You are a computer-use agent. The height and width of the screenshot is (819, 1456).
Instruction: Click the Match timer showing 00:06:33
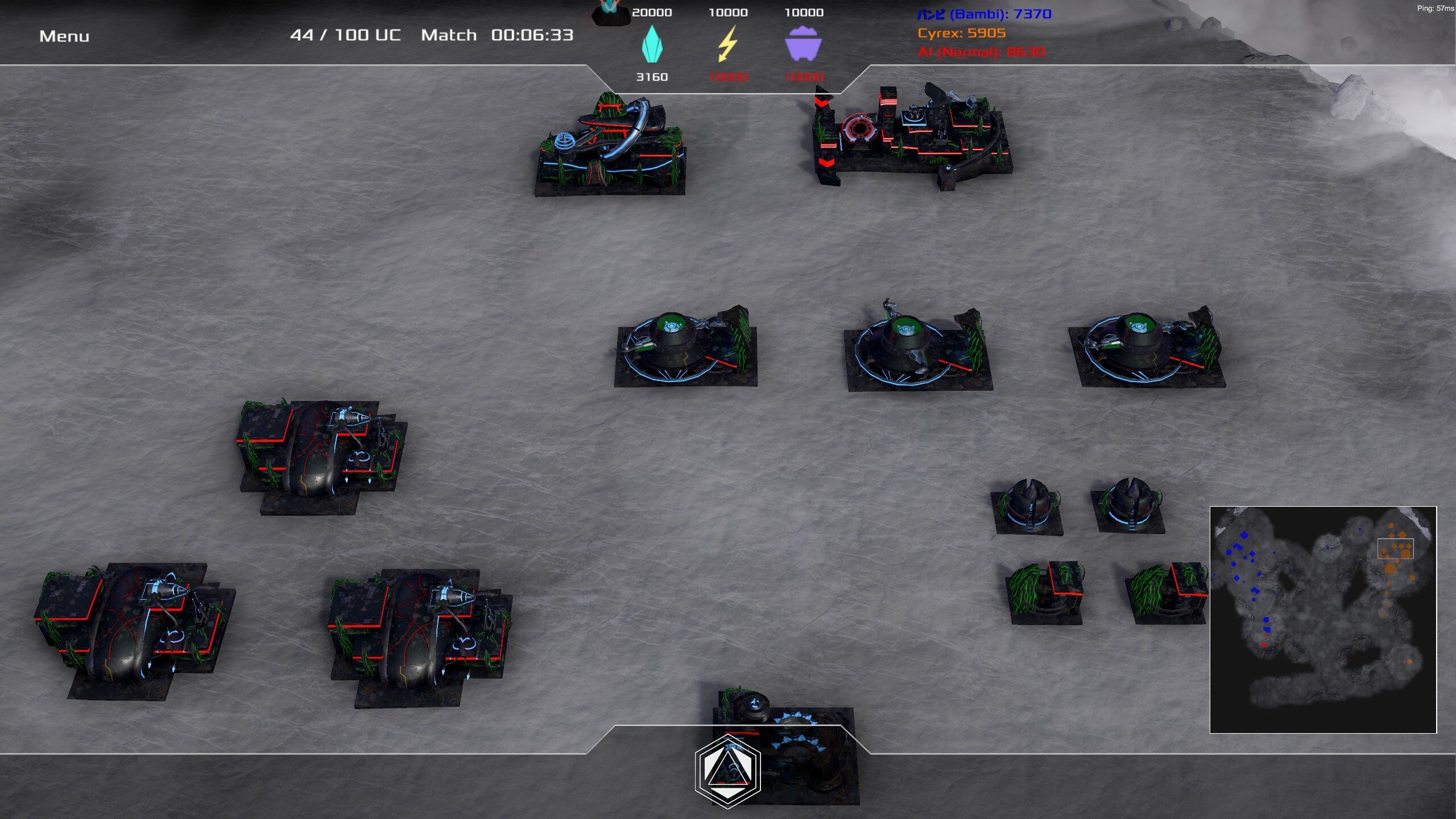coord(529,35)
